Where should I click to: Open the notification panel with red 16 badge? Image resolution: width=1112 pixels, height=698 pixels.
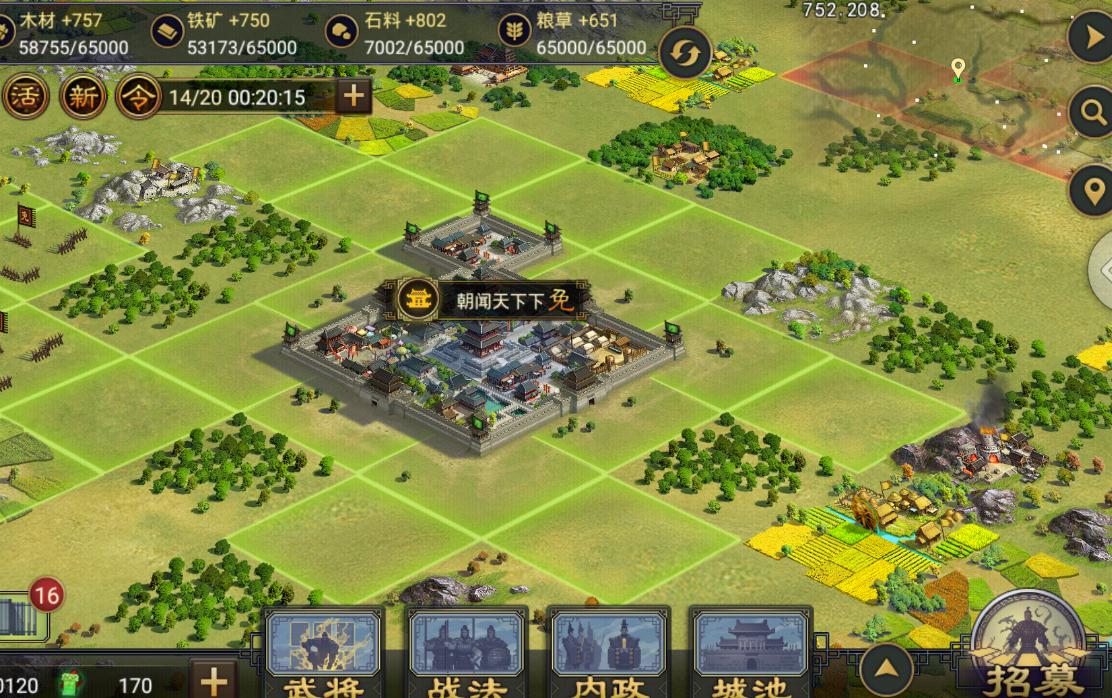coord(24,615)
